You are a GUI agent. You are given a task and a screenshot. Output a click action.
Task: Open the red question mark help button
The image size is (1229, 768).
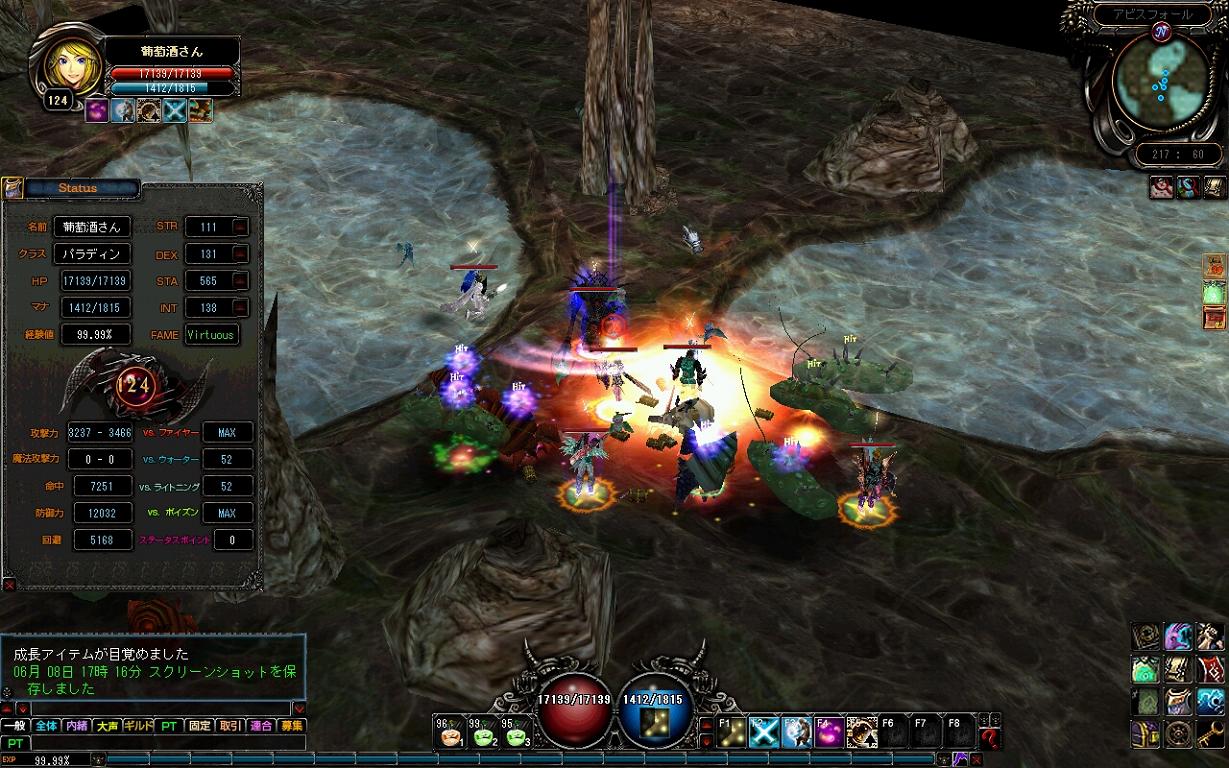tap(990, 738)
